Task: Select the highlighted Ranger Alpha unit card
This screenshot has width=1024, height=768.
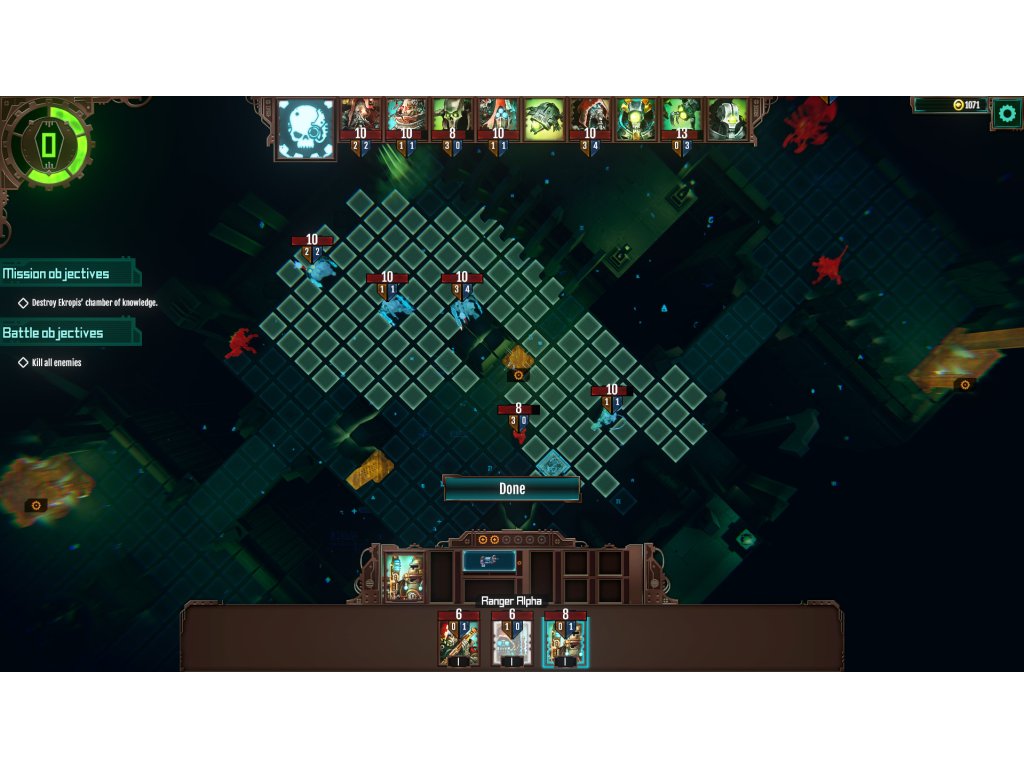Action: pyautogui.click(x=565, y=642)
